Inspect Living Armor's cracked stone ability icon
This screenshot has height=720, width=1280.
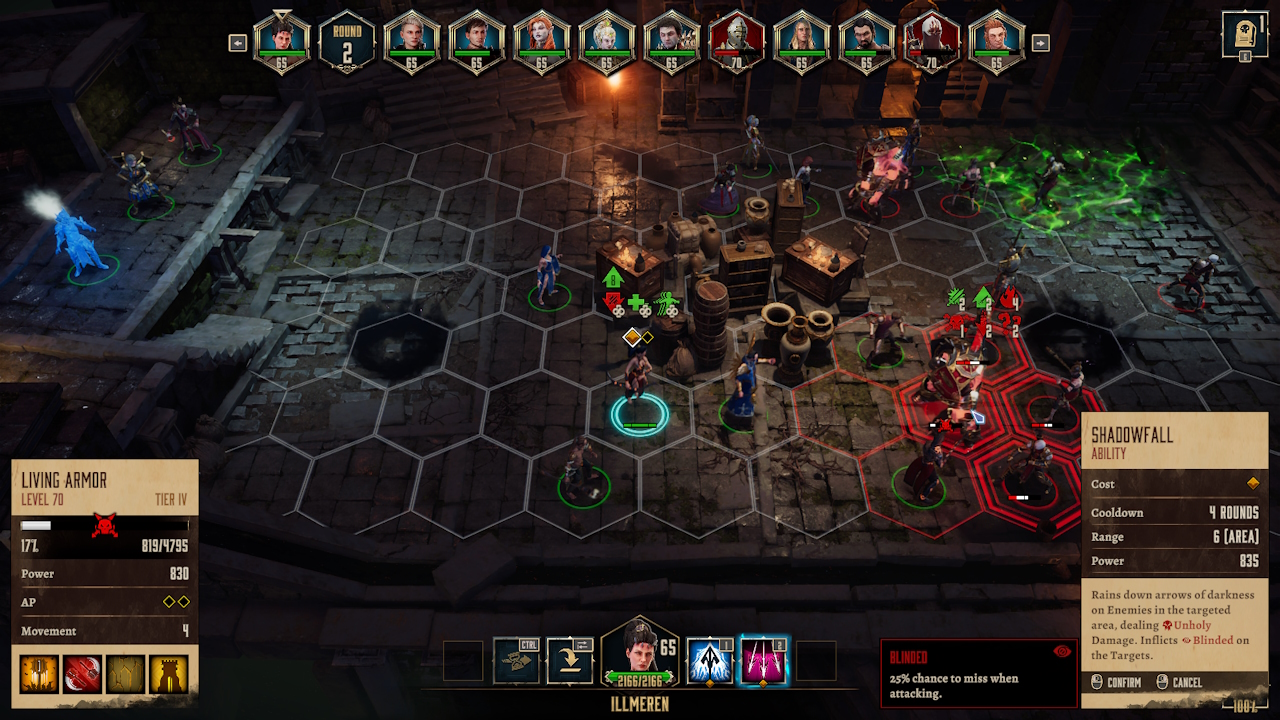(x=126, y=675)
